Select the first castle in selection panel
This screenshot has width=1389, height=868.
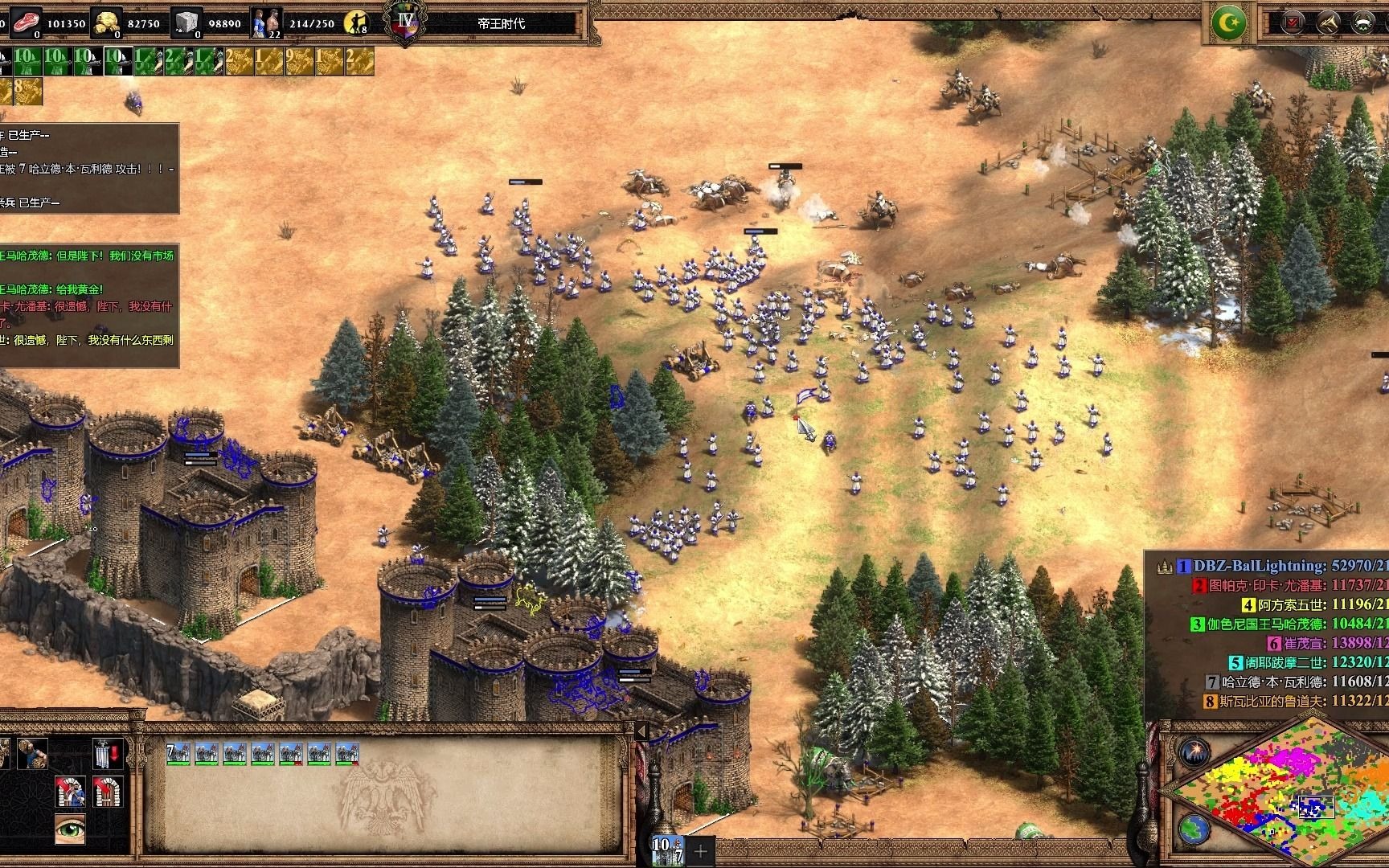tap(178, 754)
